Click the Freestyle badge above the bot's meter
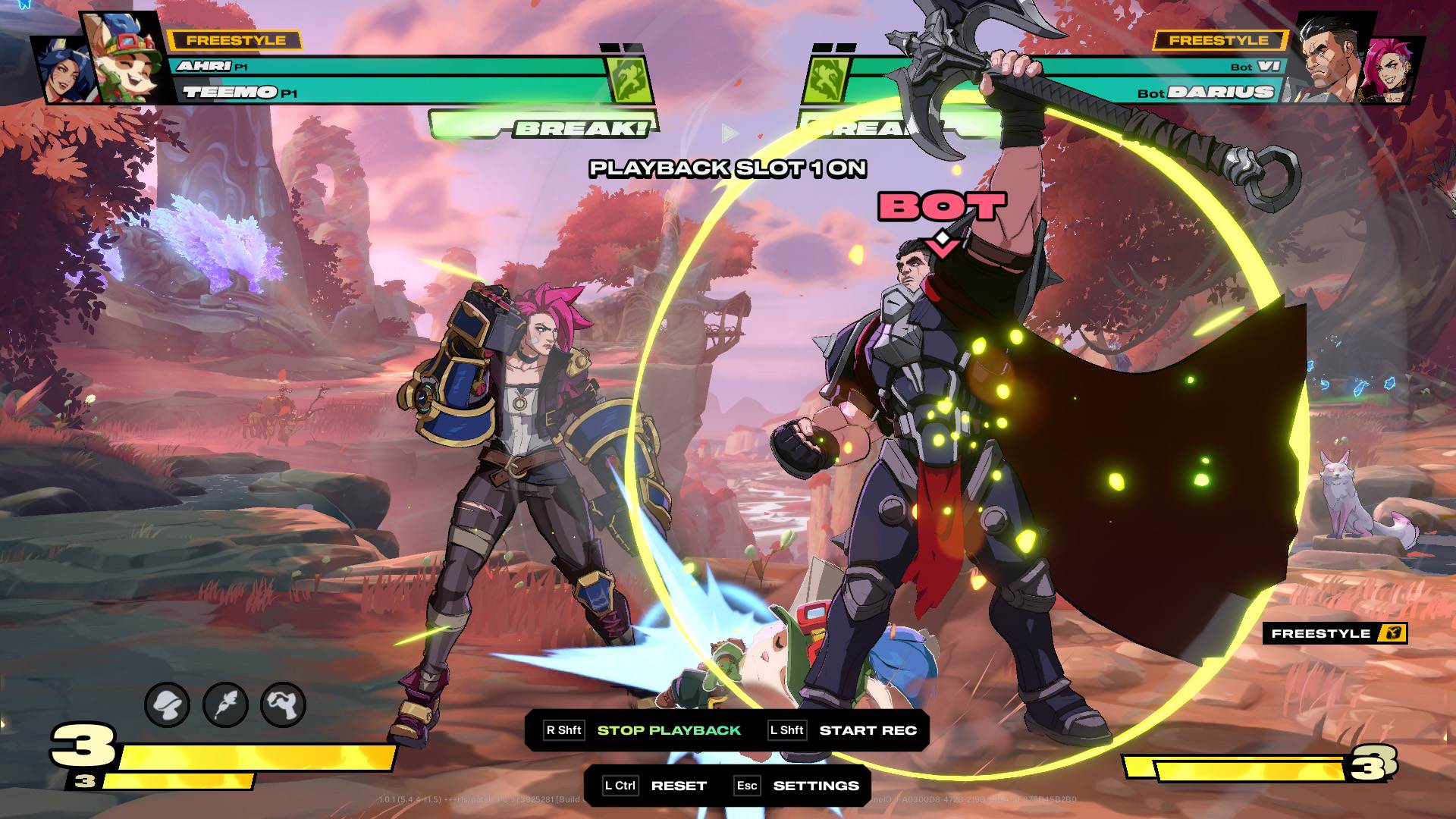The width and height of the screenshot is (1456, 819). click(x=1334, y=634)
